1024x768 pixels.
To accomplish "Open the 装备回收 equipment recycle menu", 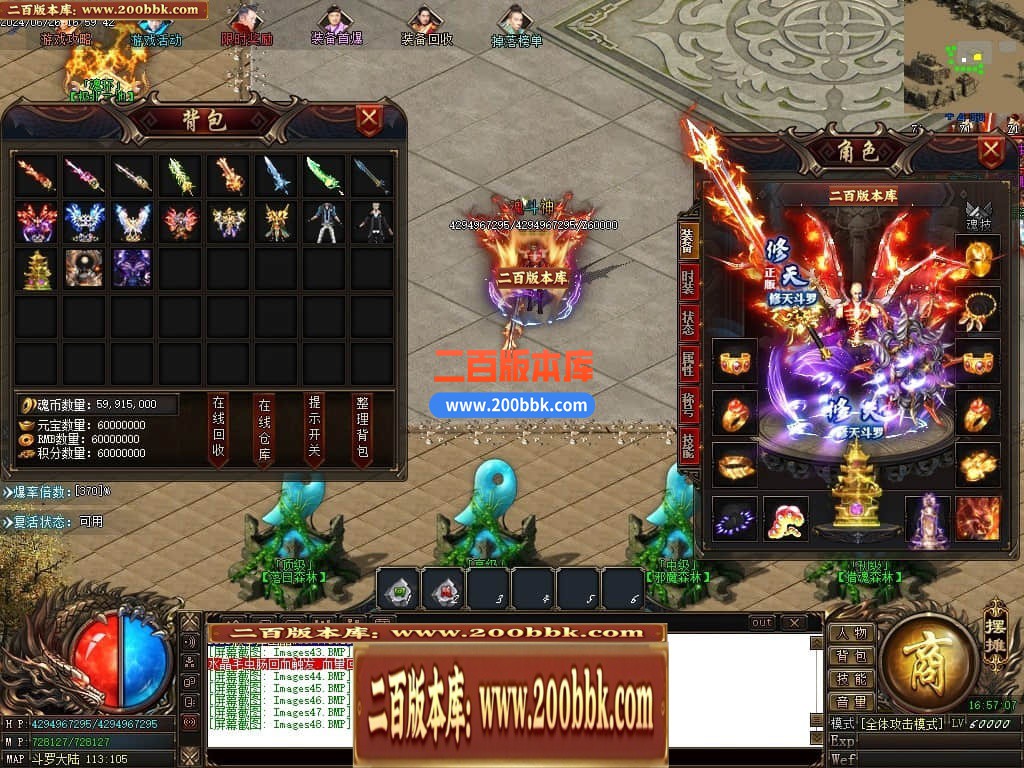I will 427,26.
